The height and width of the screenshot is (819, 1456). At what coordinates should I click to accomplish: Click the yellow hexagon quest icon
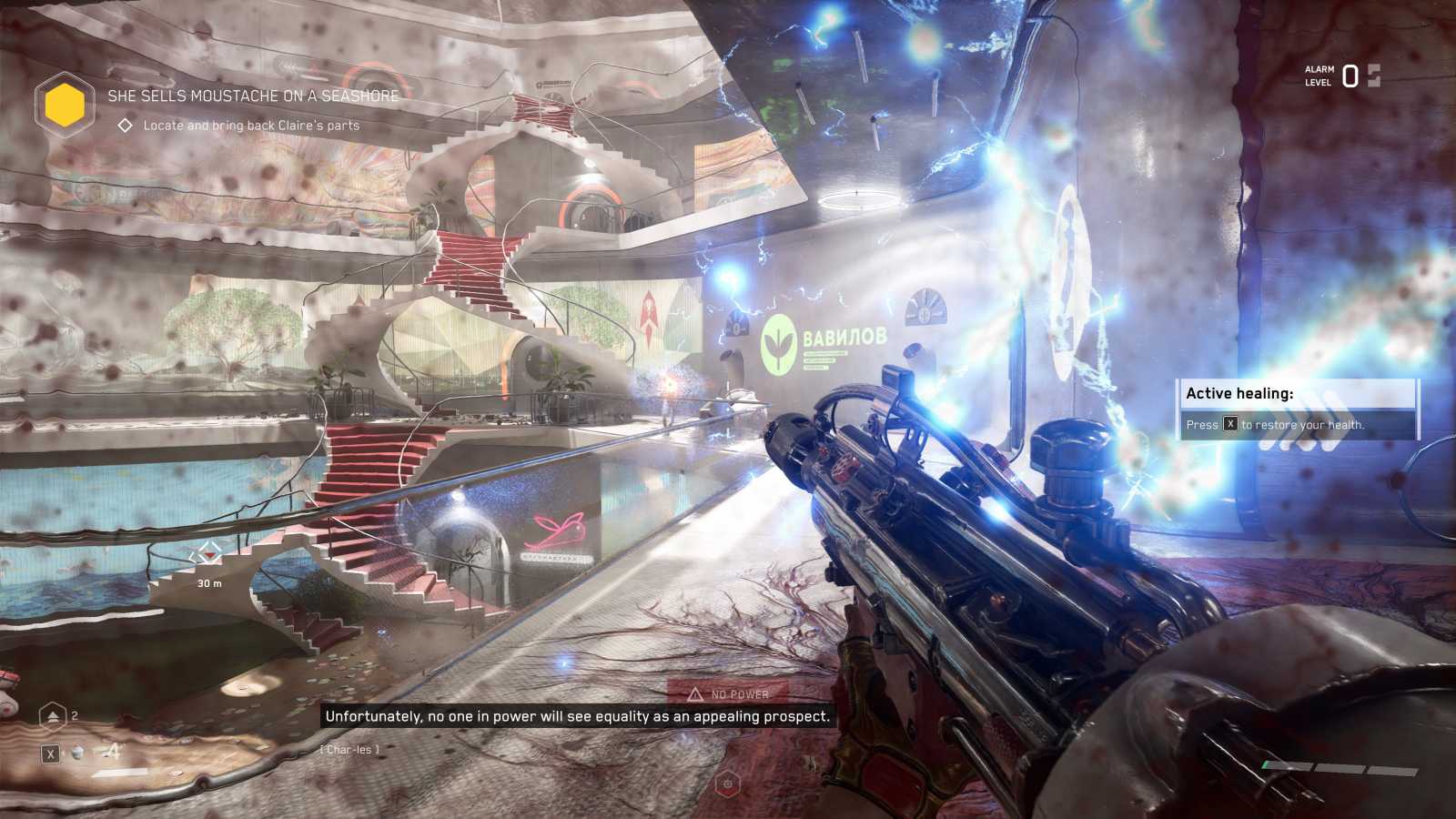[x=65, y=105]
